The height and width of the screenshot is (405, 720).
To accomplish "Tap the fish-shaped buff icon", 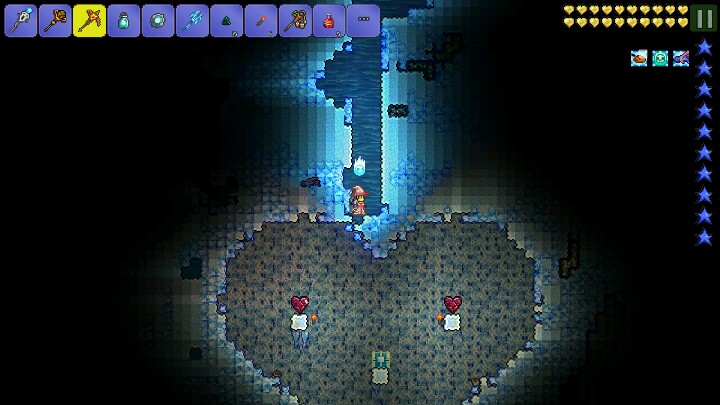I will [x=681, y=58].
